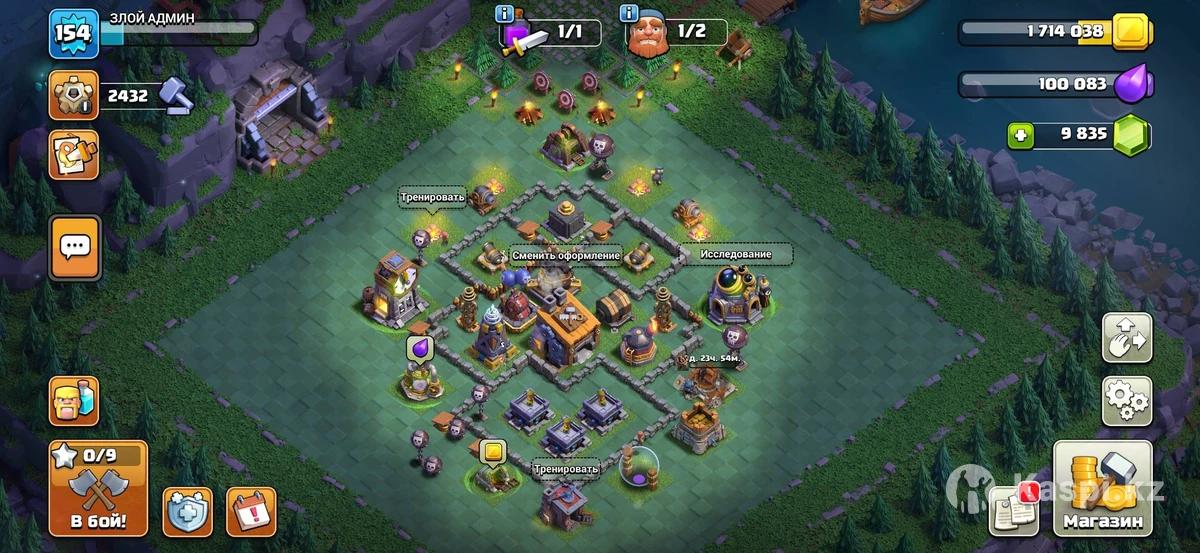Show info for builder 1/2 counter
The width and height of the screenshot is (1200, 553).
[630, 13]
